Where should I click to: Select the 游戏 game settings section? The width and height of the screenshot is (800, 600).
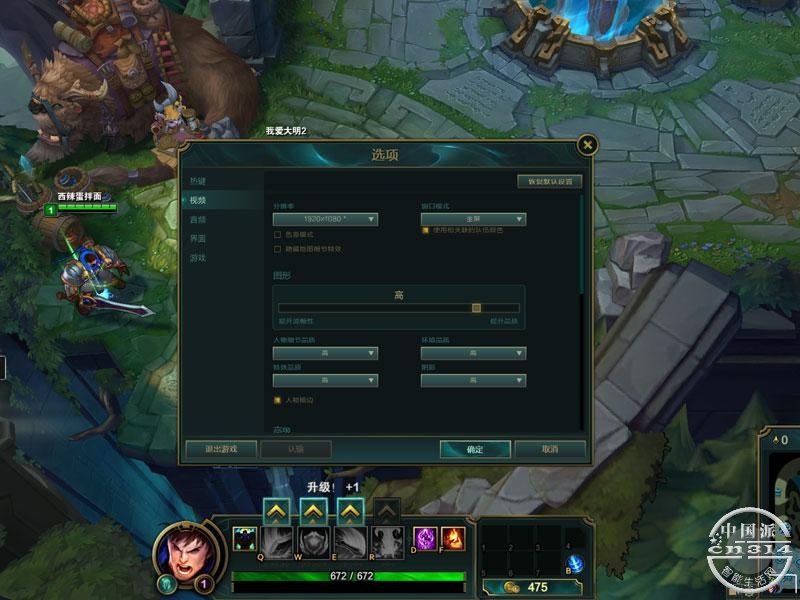point(198,257)
